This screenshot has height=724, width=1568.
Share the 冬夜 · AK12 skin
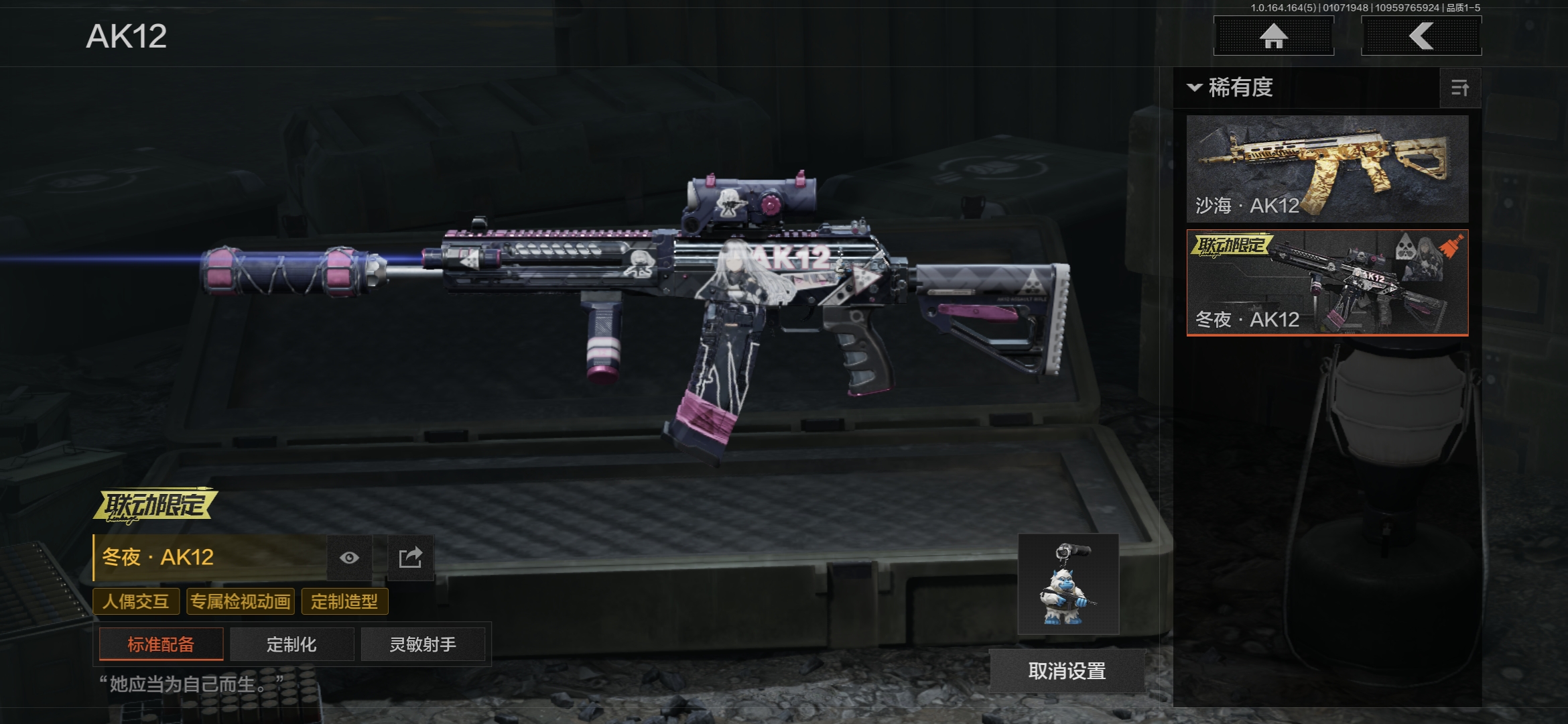coord(410,558)
